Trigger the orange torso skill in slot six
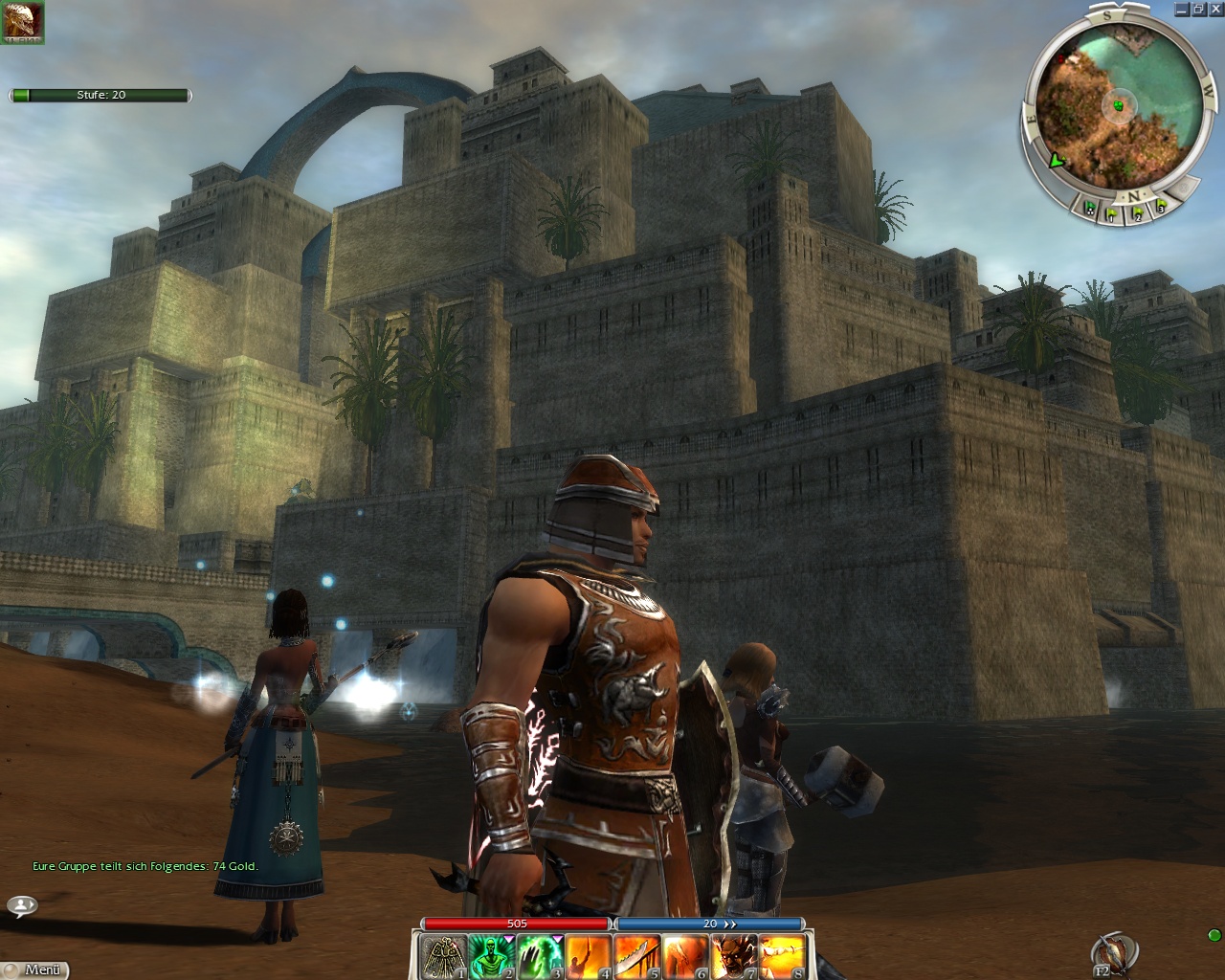 [685, 956]
